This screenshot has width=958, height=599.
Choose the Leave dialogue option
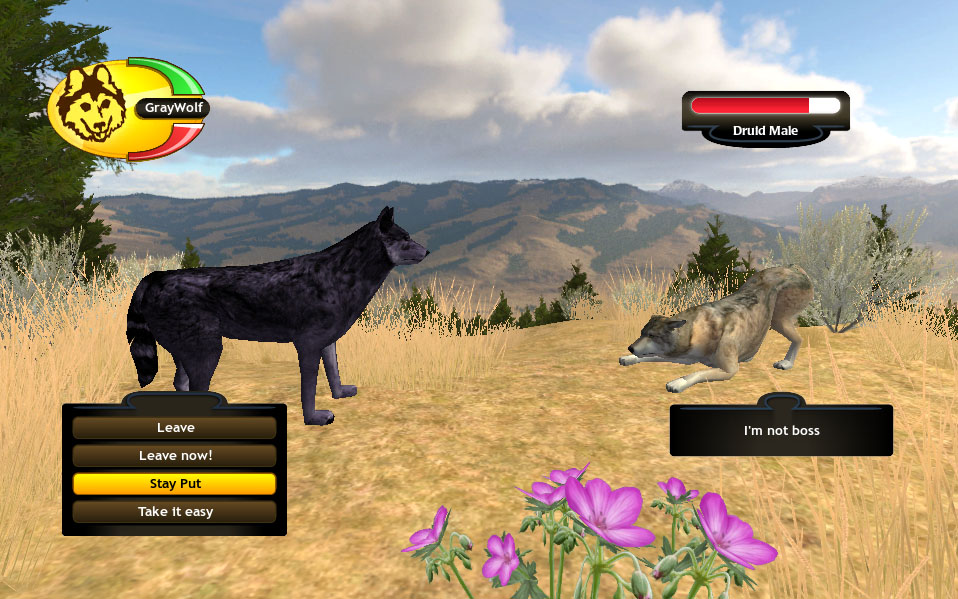(x=175, y=428)
